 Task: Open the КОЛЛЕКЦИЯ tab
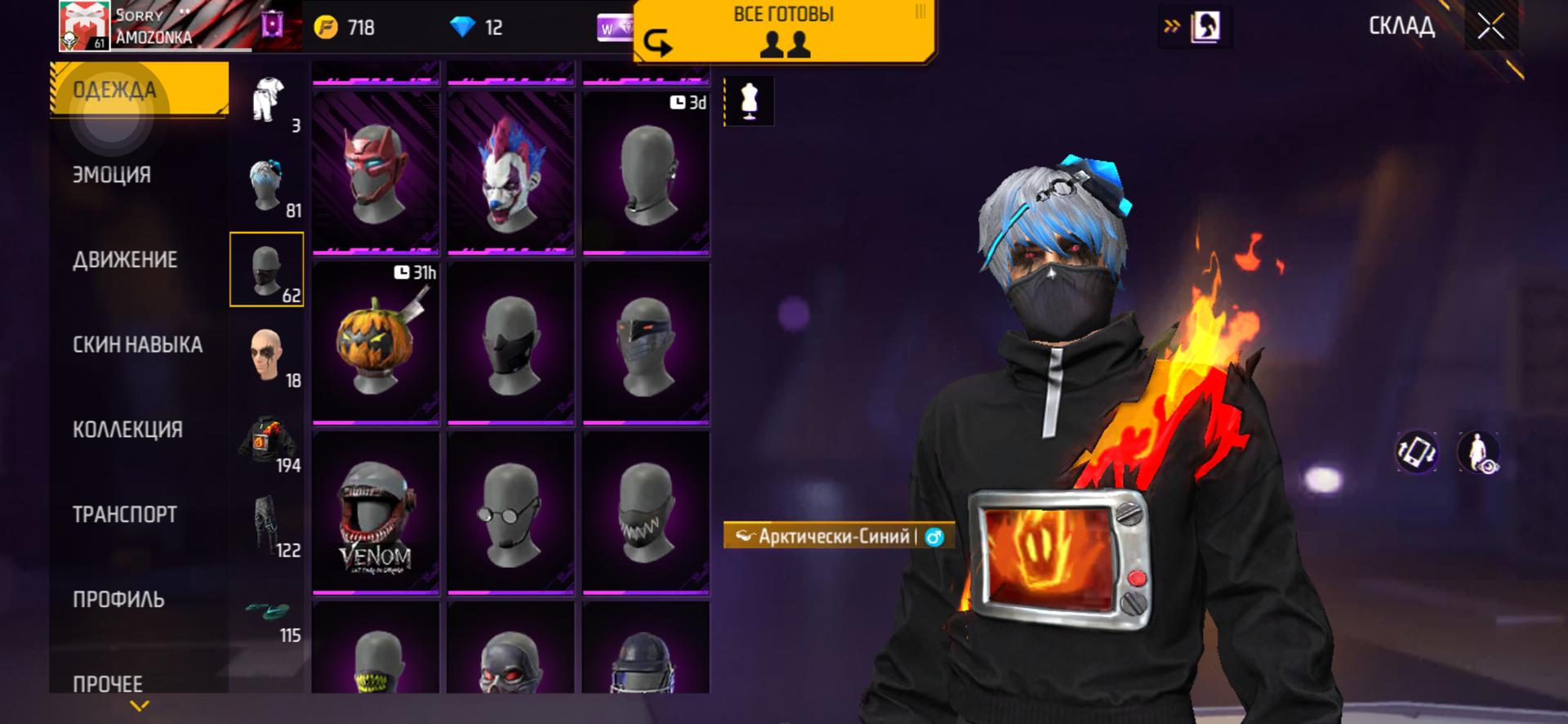click(x=127, y=430)
